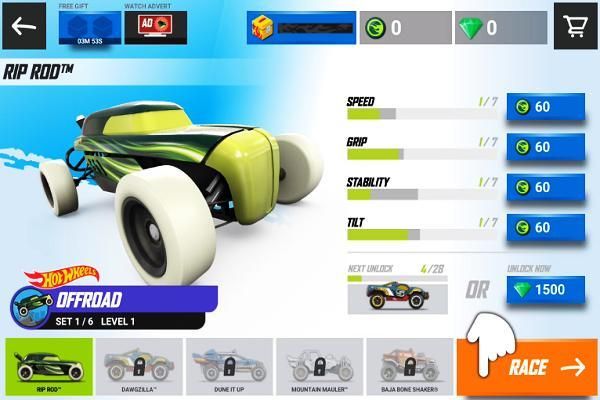Unlock now for 1500 gems
The height and width of the screenshot is (400, 600).
point(544,290)
